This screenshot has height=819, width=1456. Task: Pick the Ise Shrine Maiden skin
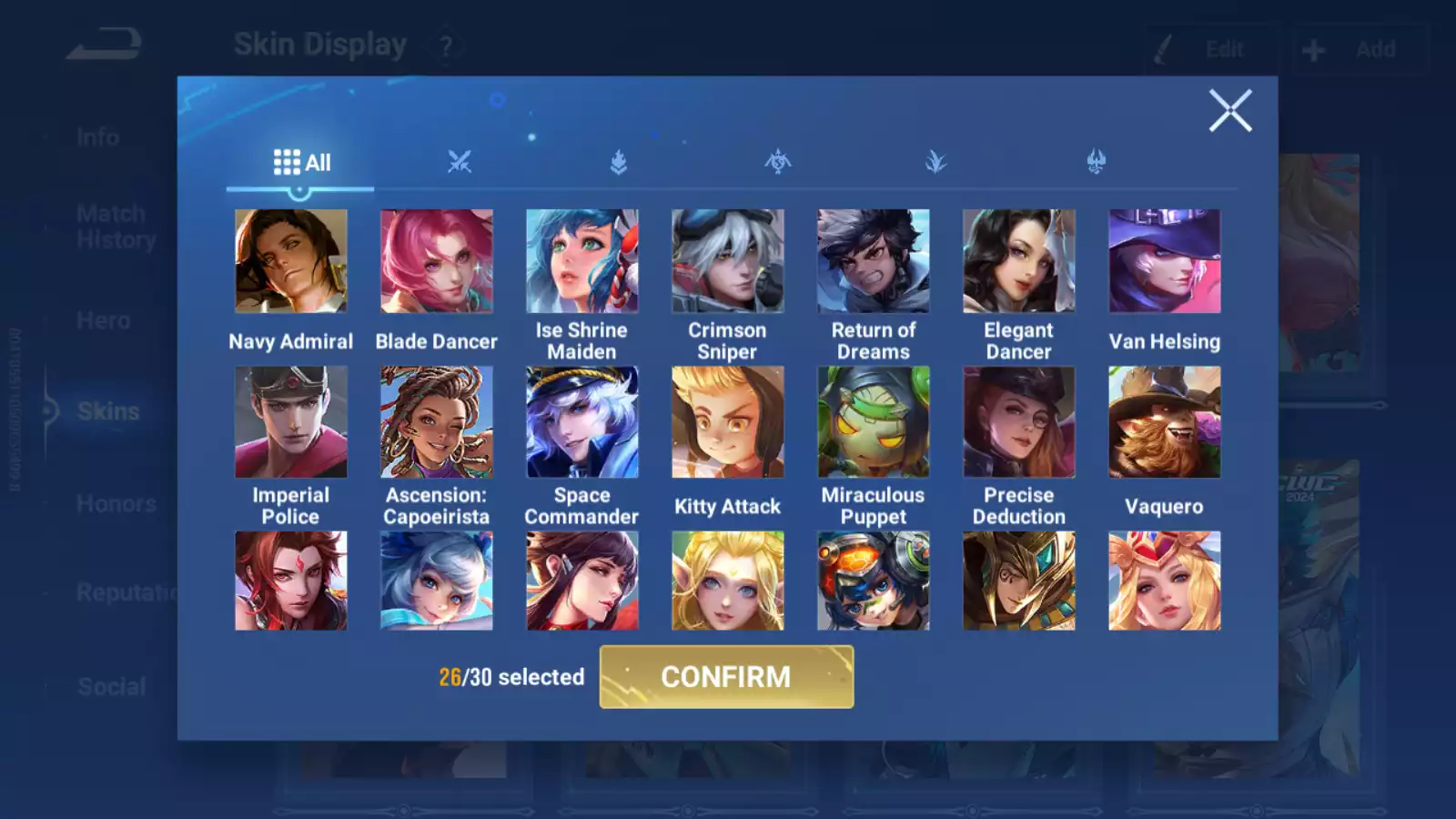(x=582, y=261)
